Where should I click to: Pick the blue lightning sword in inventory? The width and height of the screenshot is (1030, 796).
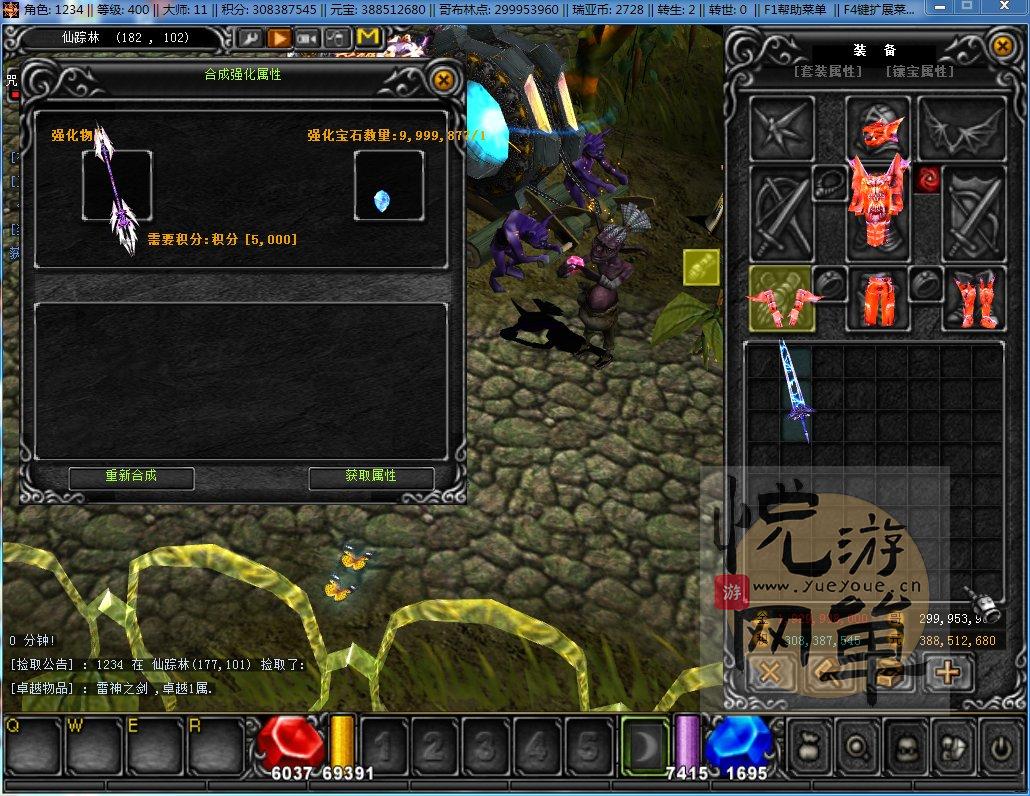pos(796,392)
